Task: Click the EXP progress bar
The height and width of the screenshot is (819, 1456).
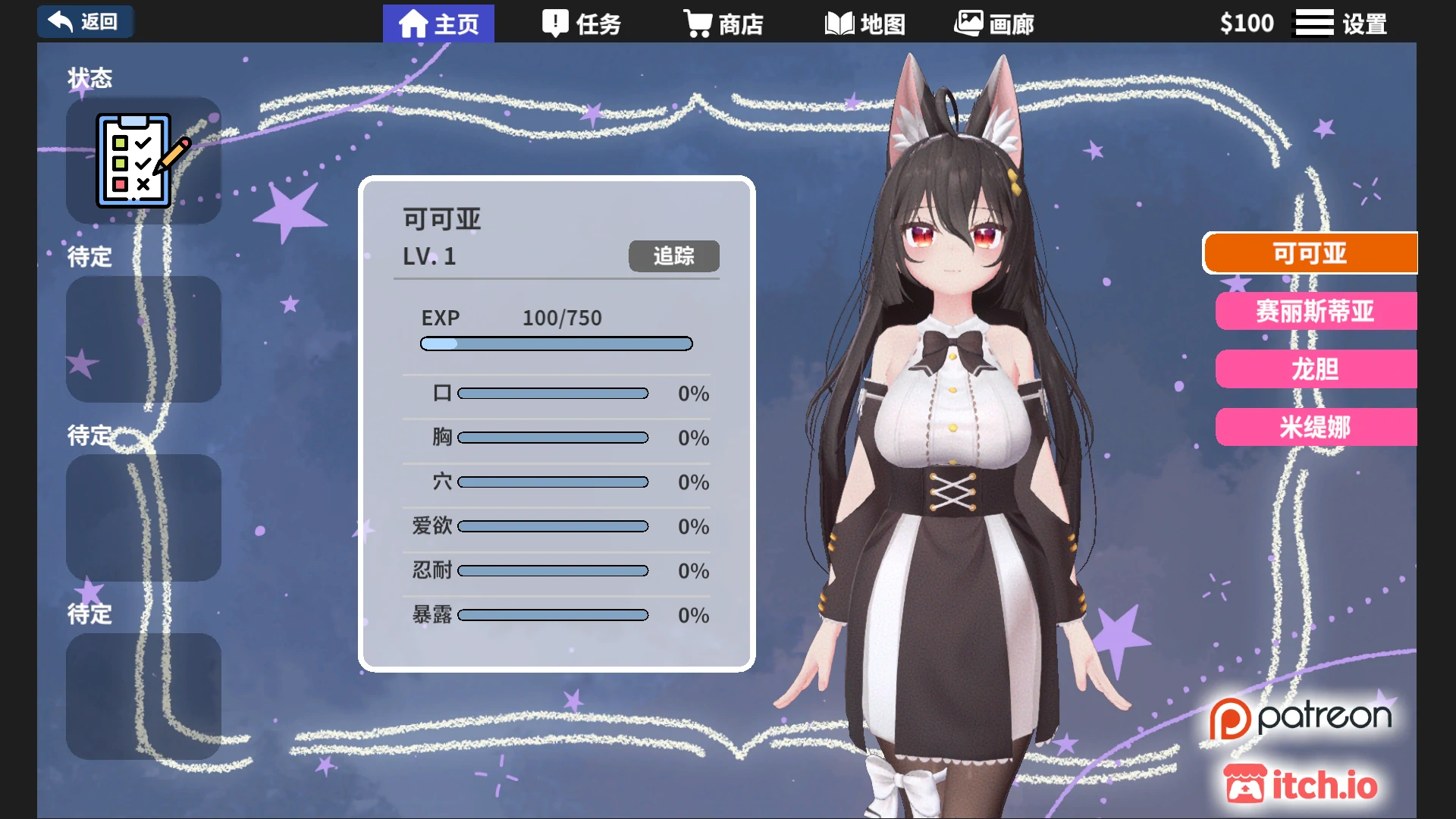Action: pyautogui.click(x=556, y=344)
